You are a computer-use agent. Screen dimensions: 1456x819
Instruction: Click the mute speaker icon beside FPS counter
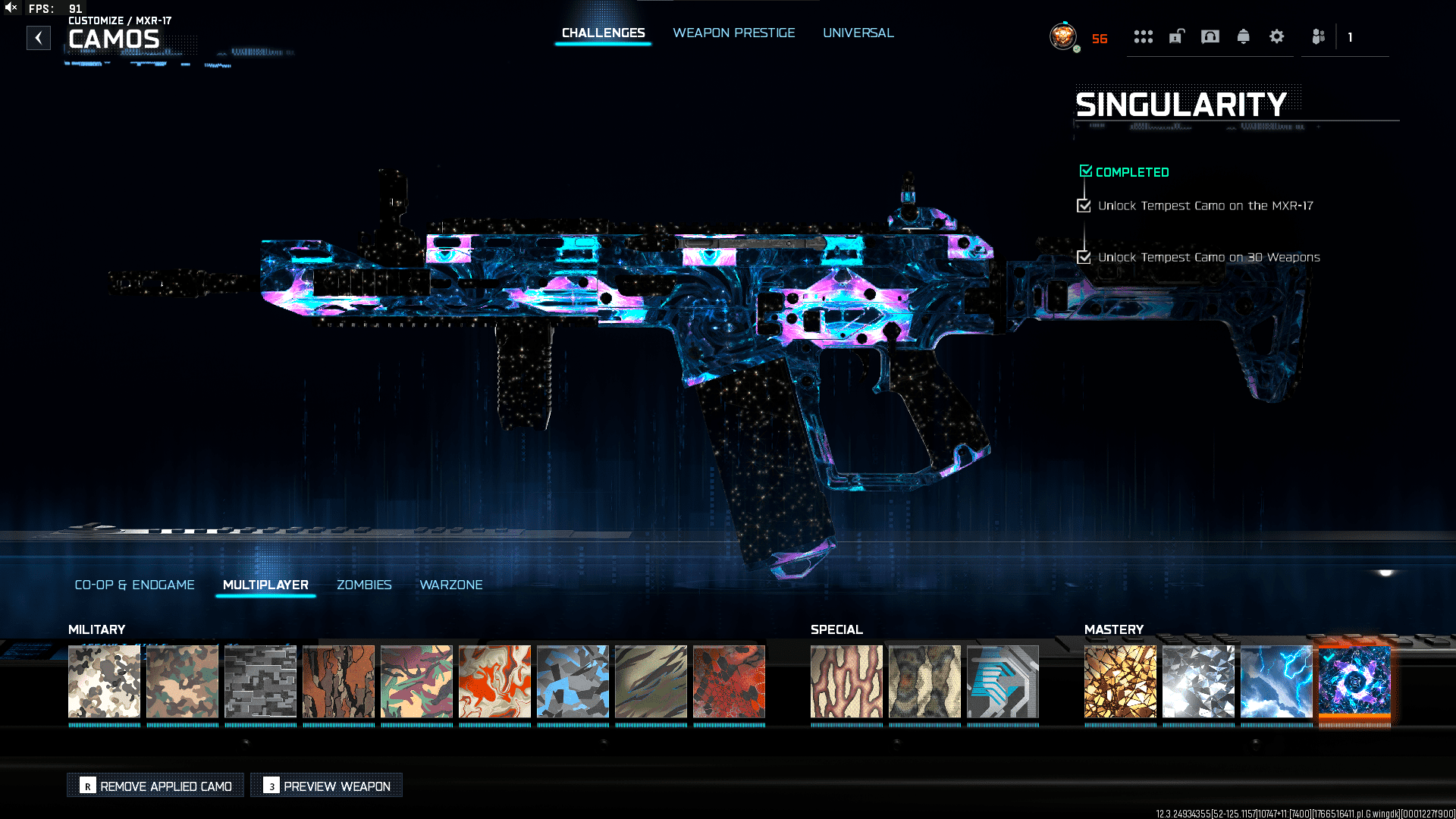point(9,8)
